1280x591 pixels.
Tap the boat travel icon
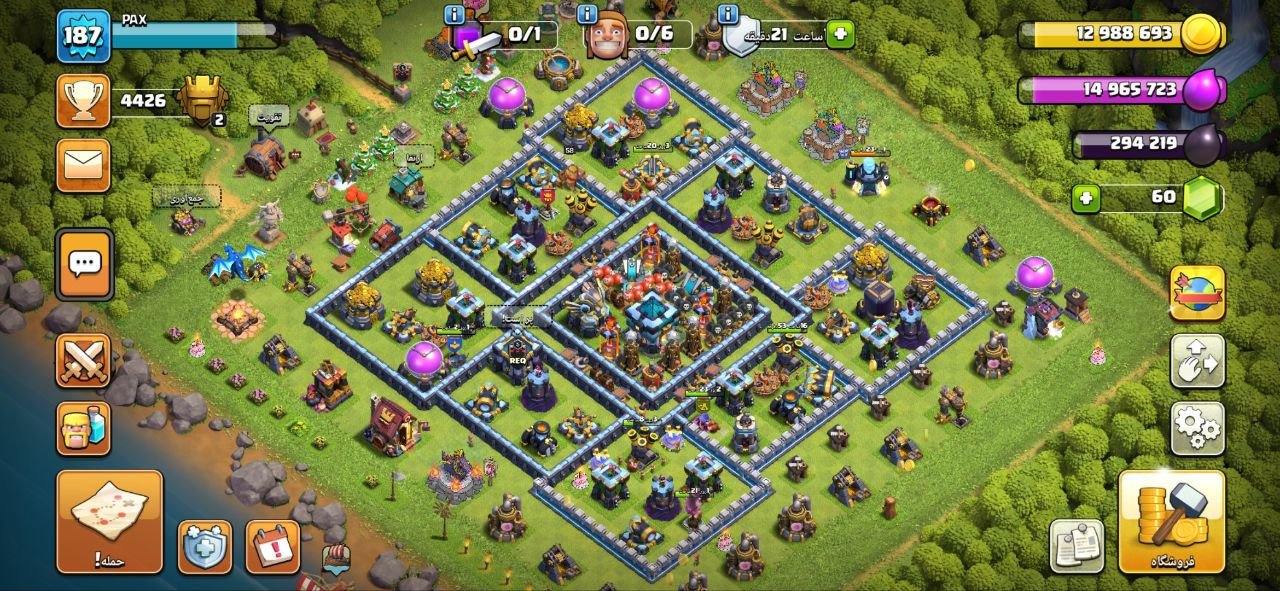338,560
